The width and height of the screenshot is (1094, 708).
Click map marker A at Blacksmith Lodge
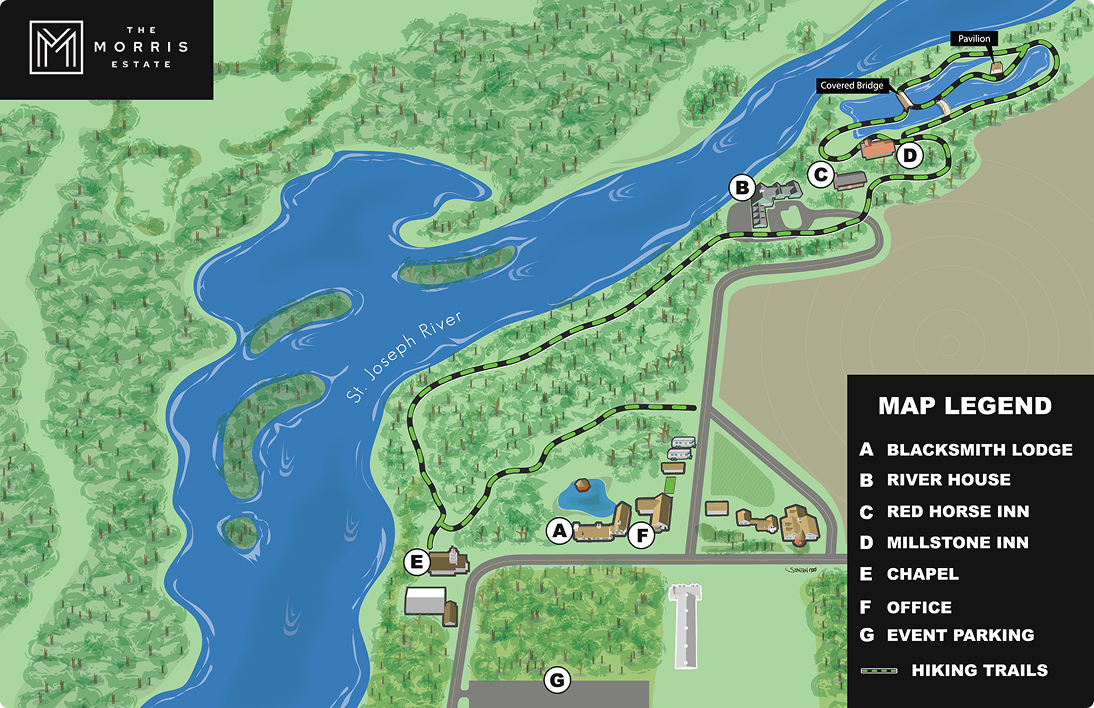[x=560, y=531]
